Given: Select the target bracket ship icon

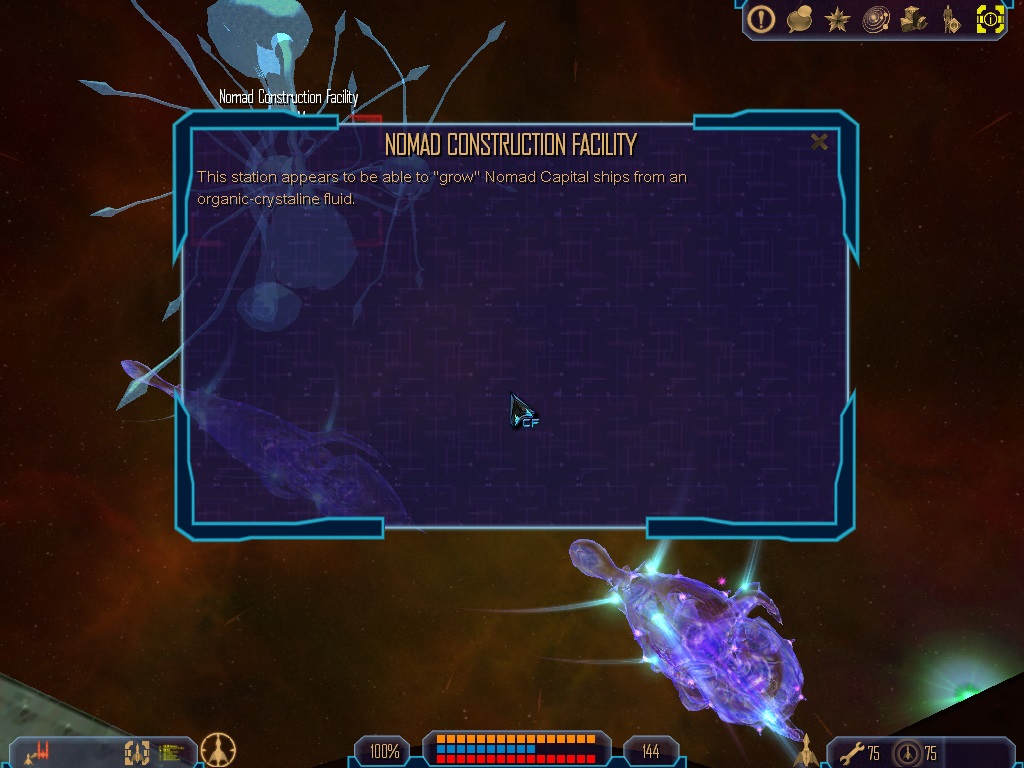Looking at the screenshot, I should (136, 751).
